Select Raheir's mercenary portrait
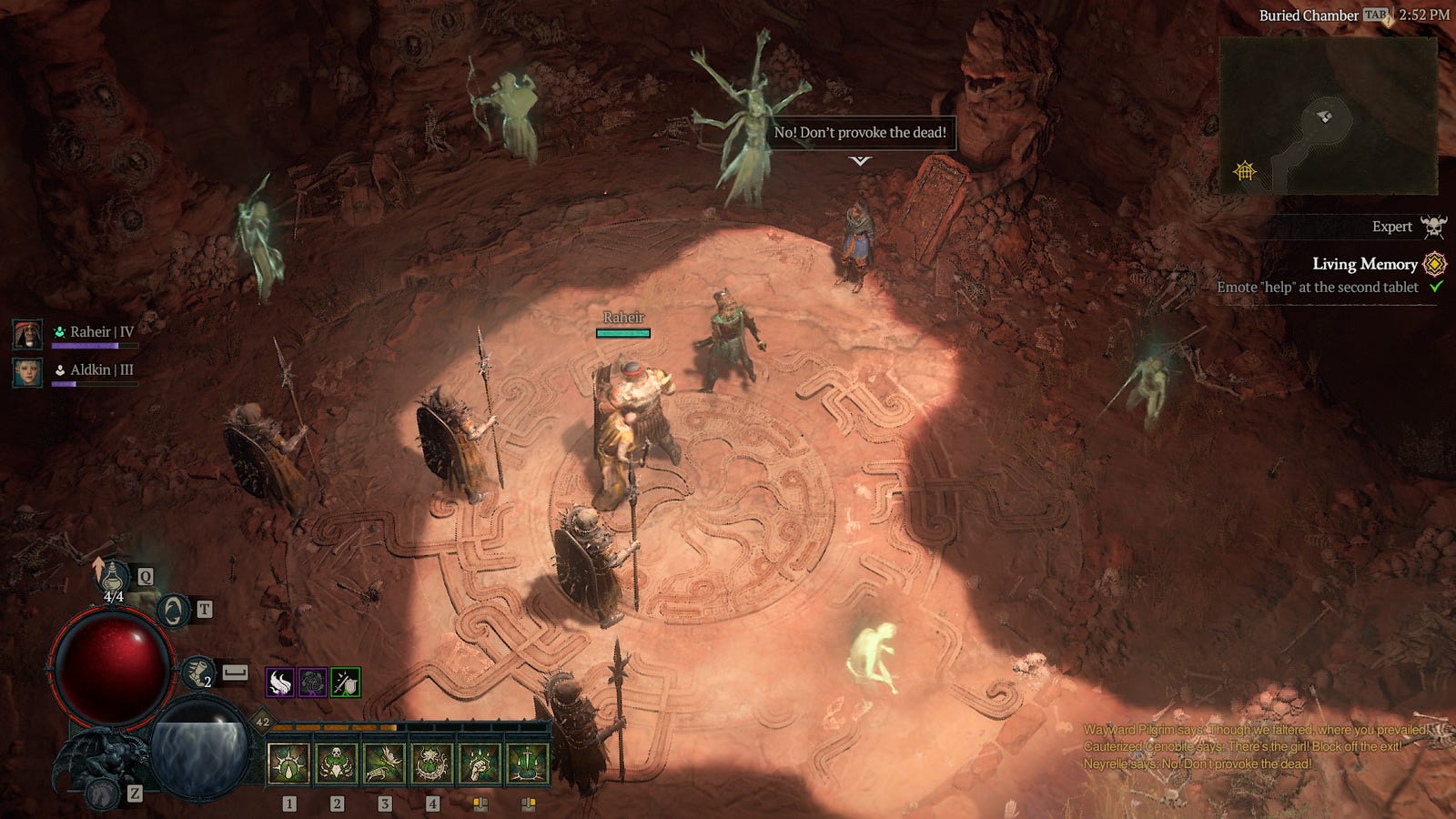Image resolution: width=1456 pixels, height=819 pixels. [27, 334]
